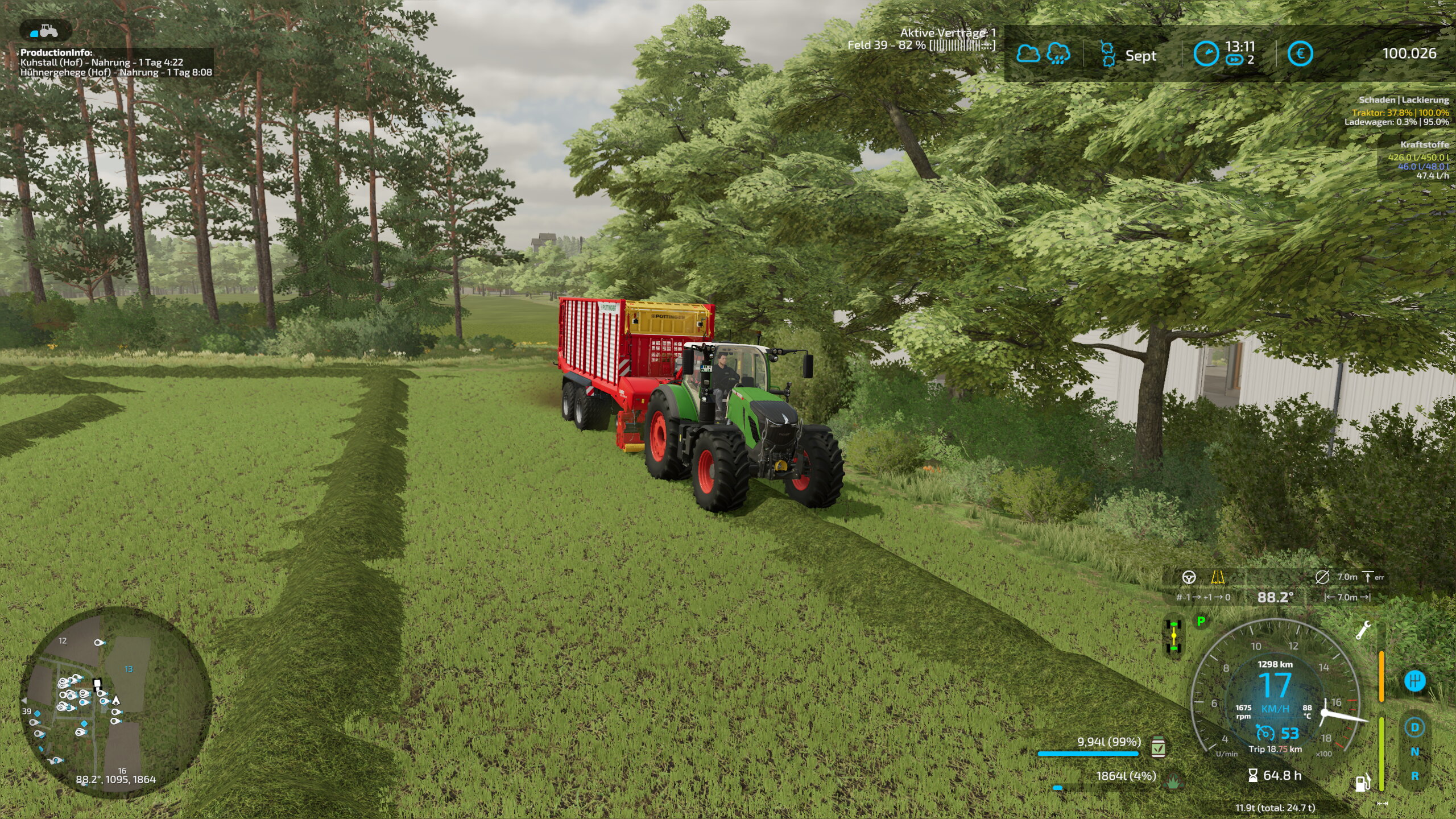Click the tractor icon in the top-left HUD
1456x819 pixels.
click(x=46, y=31)
